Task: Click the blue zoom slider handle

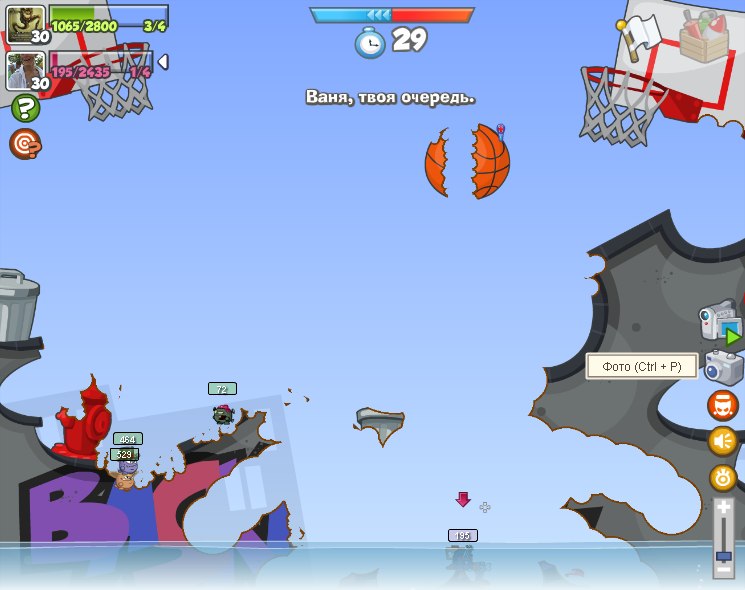Action: click(723, 555)
